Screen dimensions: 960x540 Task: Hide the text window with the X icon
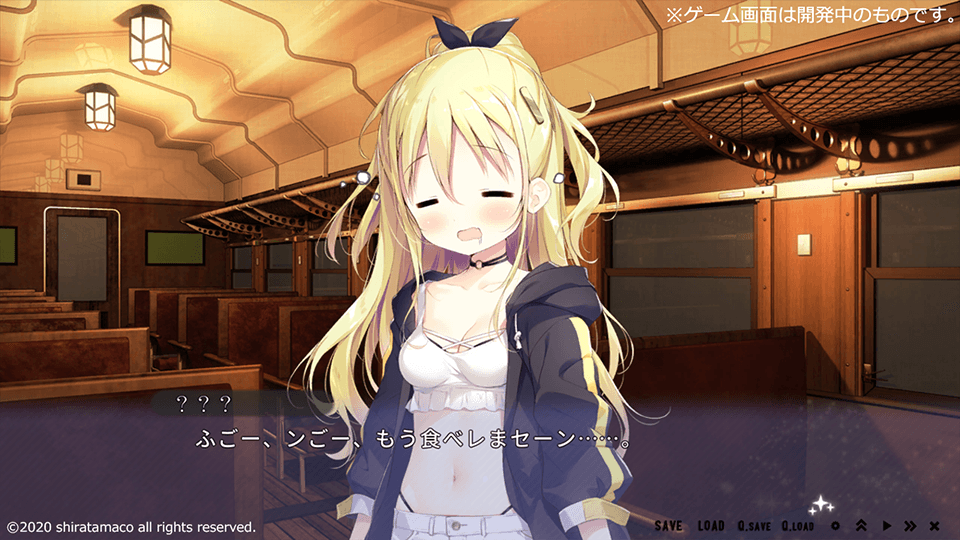click(934, 526)
